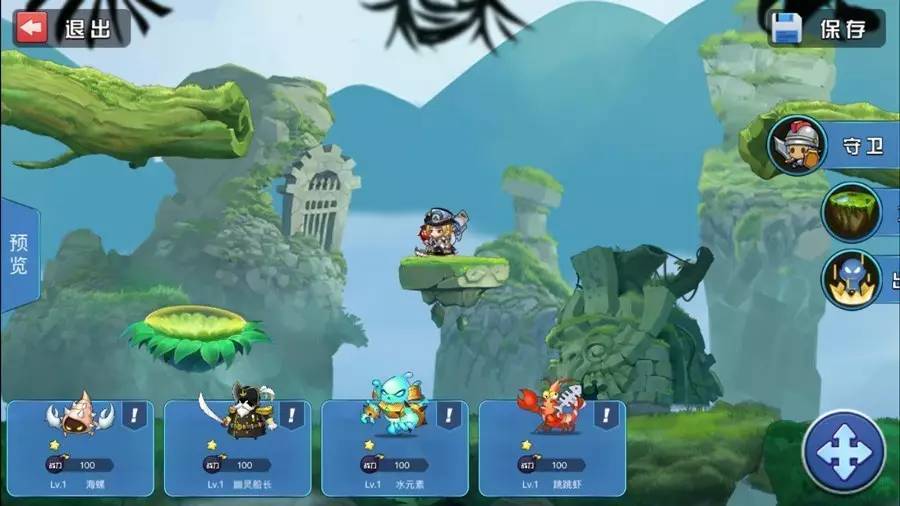Activate the four-arrow move button
900x506 pixels.
[x=844, y=452]
